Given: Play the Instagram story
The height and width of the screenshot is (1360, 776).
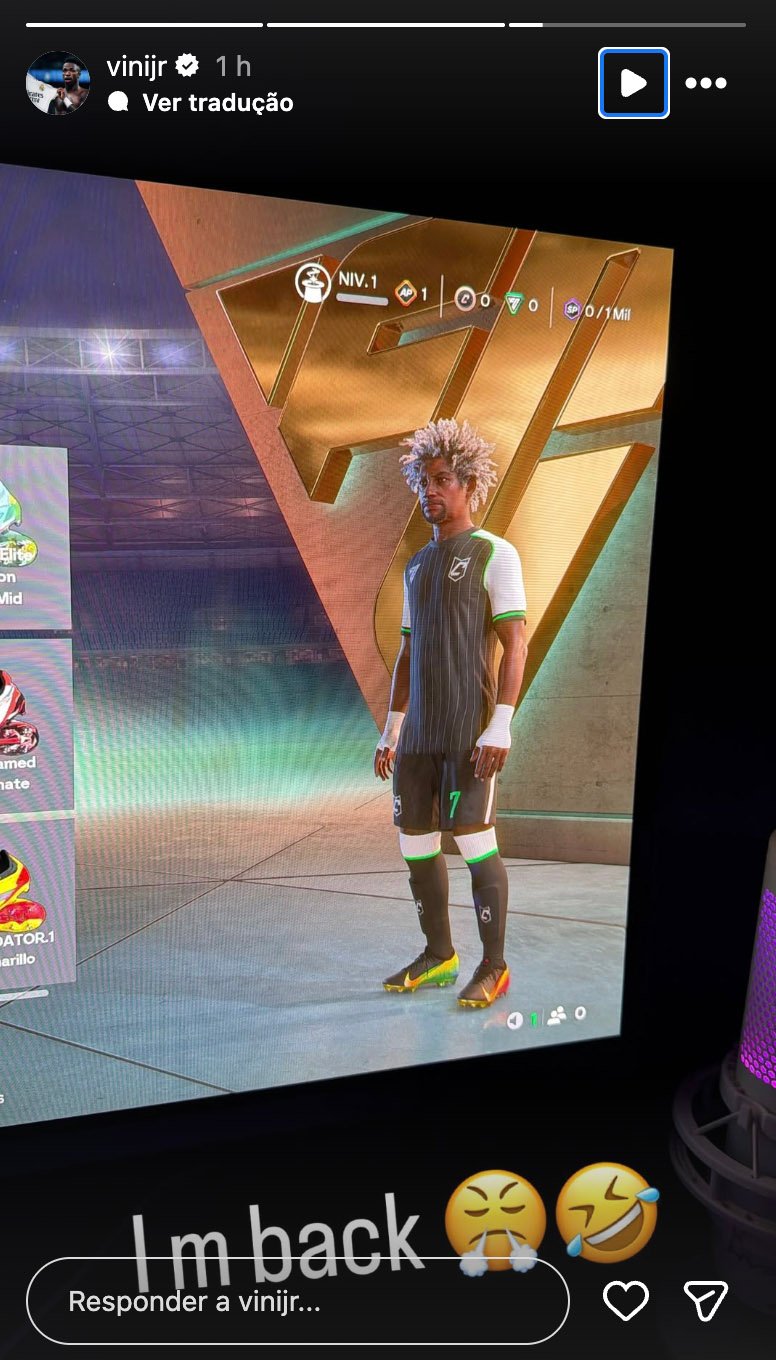Looking at the screenshot, I should tap(633, 83).
